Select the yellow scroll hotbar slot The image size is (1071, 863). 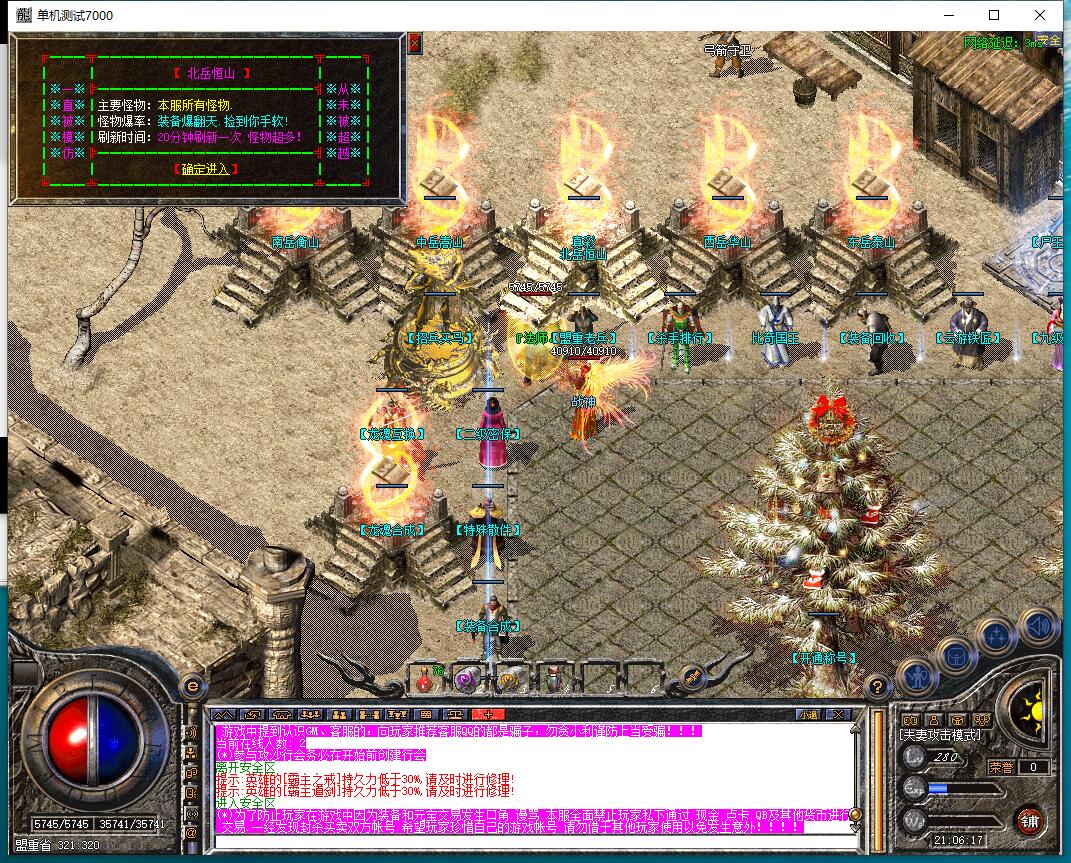pos(510,679)
